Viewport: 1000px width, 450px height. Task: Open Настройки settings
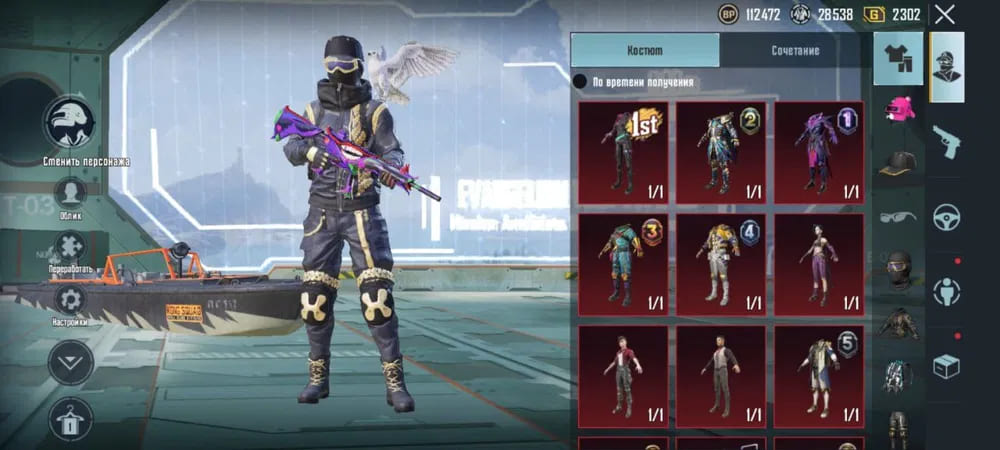70,300
